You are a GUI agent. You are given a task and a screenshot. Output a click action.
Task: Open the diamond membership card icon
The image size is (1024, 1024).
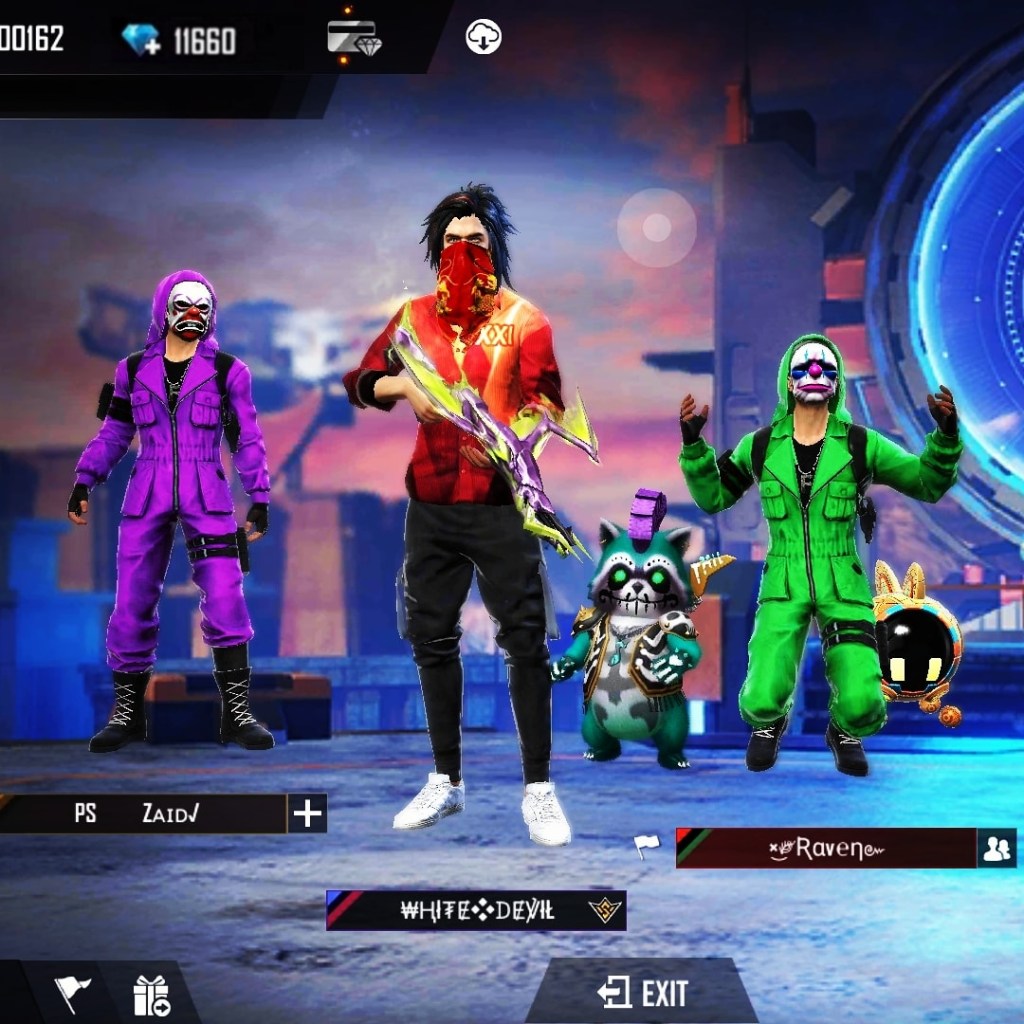[353, 38]
